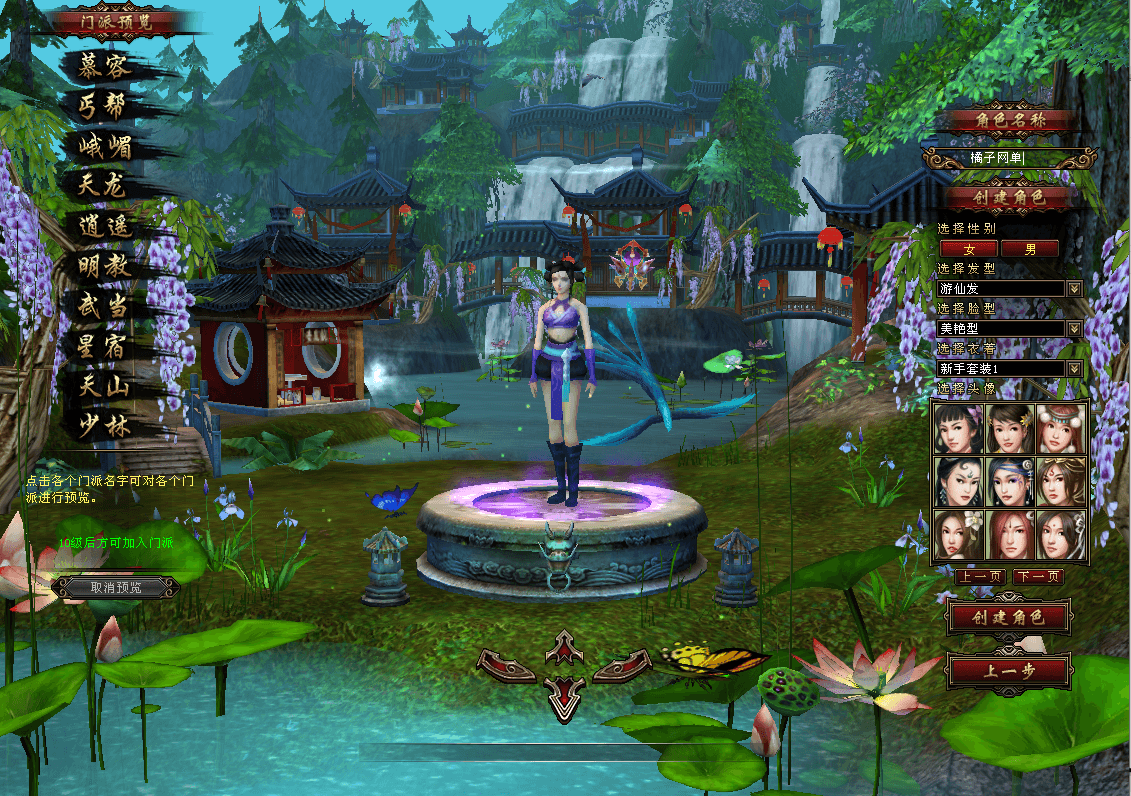This screenshot has height=796, width=1131.
Task: Click the left rotate arrow below the character
Action: 507,664
